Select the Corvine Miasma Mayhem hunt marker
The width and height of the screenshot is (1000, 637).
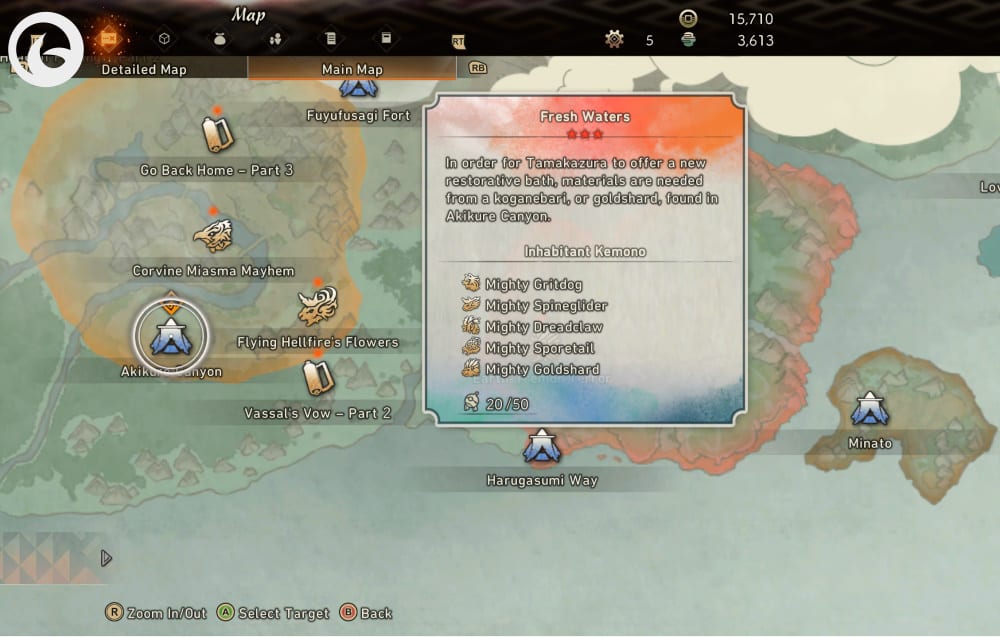tap(213, 236)
